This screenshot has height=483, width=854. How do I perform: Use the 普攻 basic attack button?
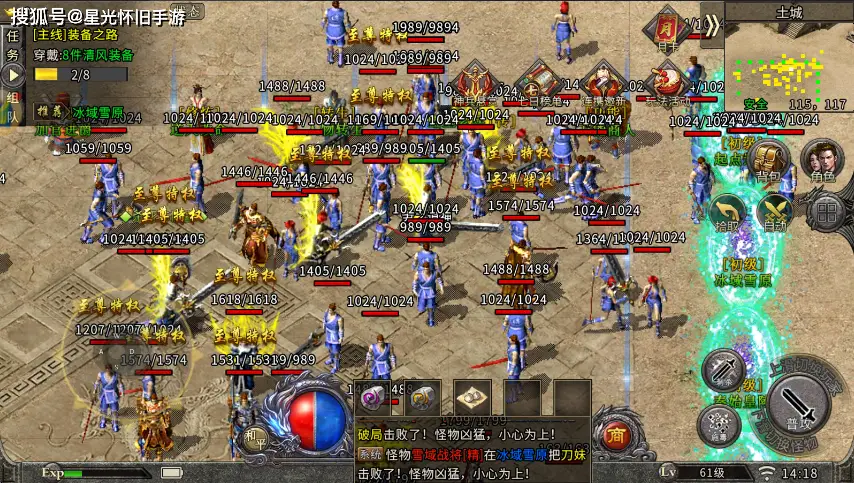(x=797, y=402)
